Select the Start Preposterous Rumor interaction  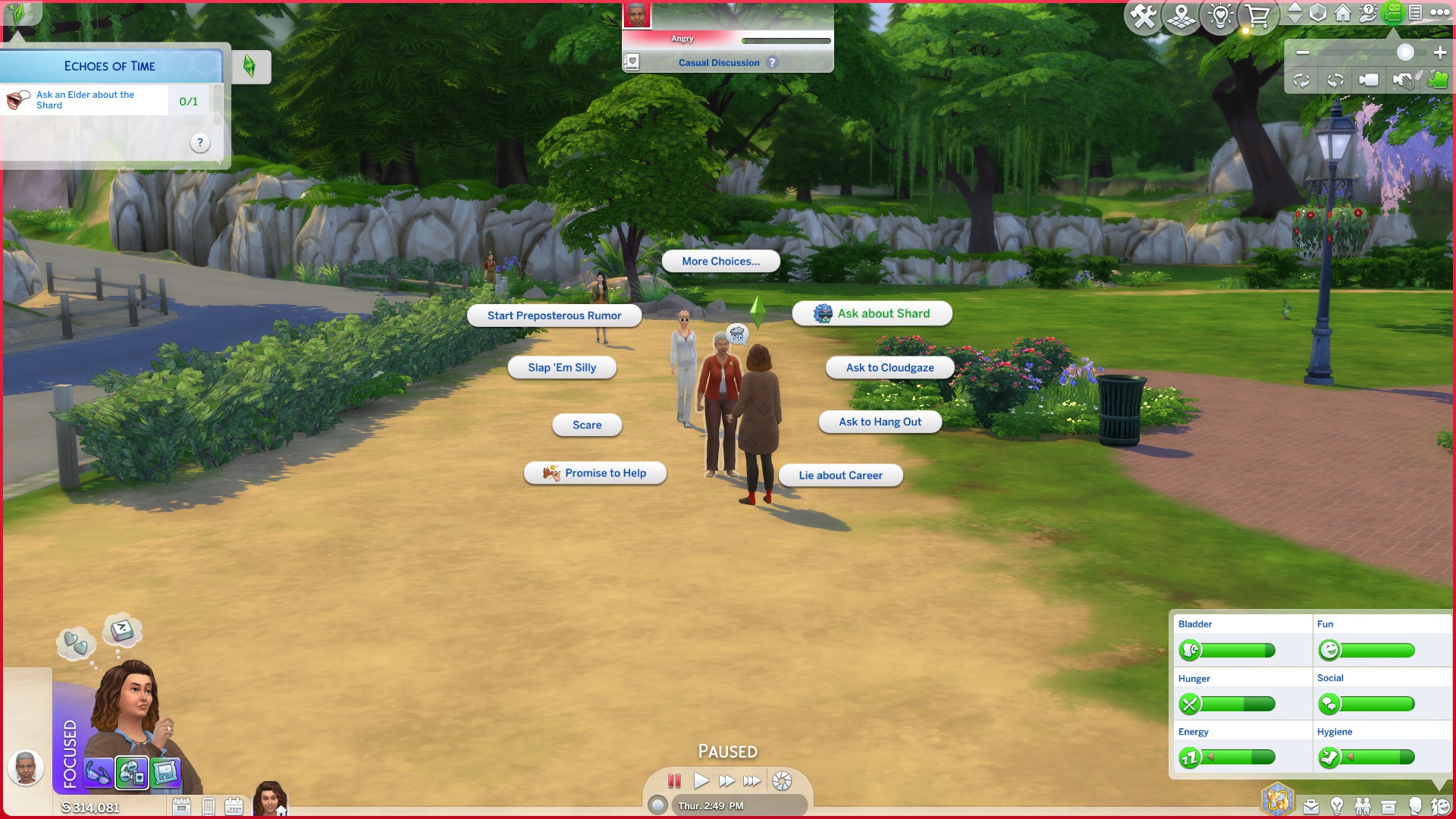click(x=554, y=315)
